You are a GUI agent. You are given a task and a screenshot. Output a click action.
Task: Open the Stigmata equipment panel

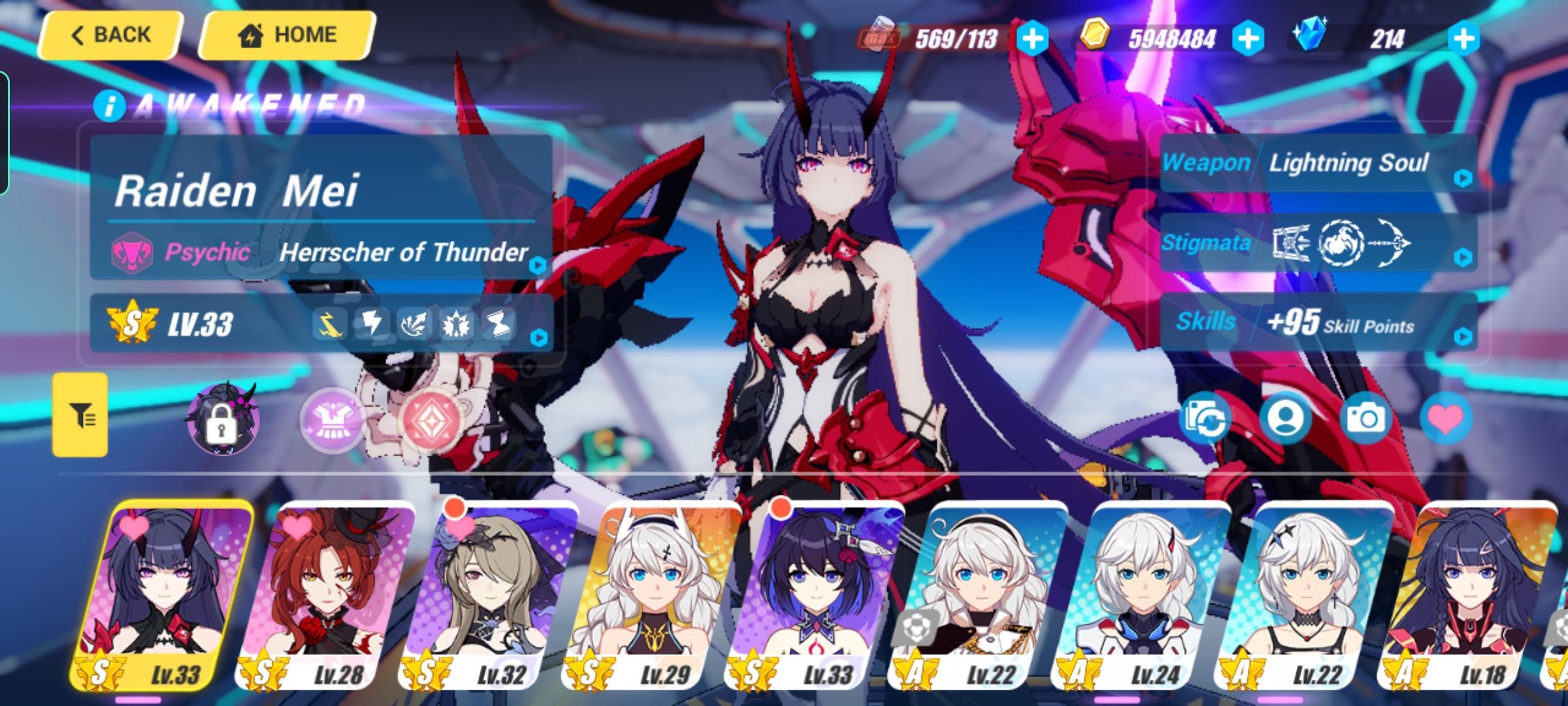pyautogui.click(x=1318, y=243)
